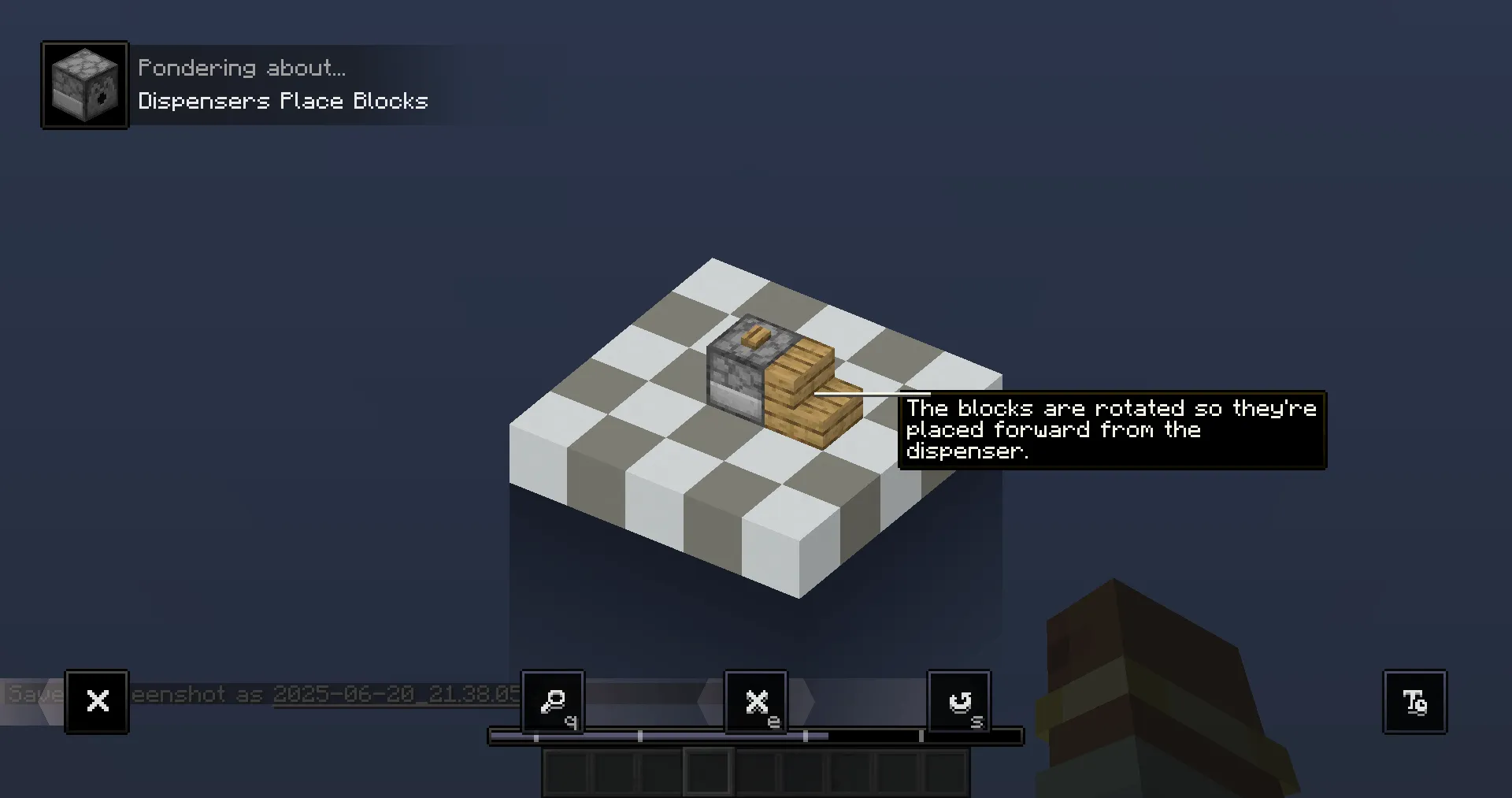Click the second keyframe marker on the timeline
The image size is (1512, 798).
(639, 737)
